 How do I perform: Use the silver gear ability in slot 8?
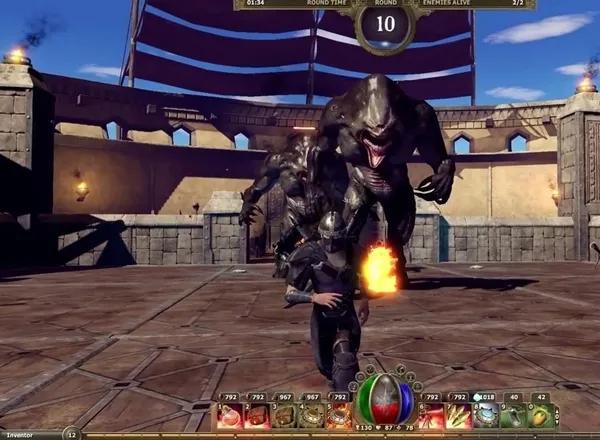click(485, 416)
